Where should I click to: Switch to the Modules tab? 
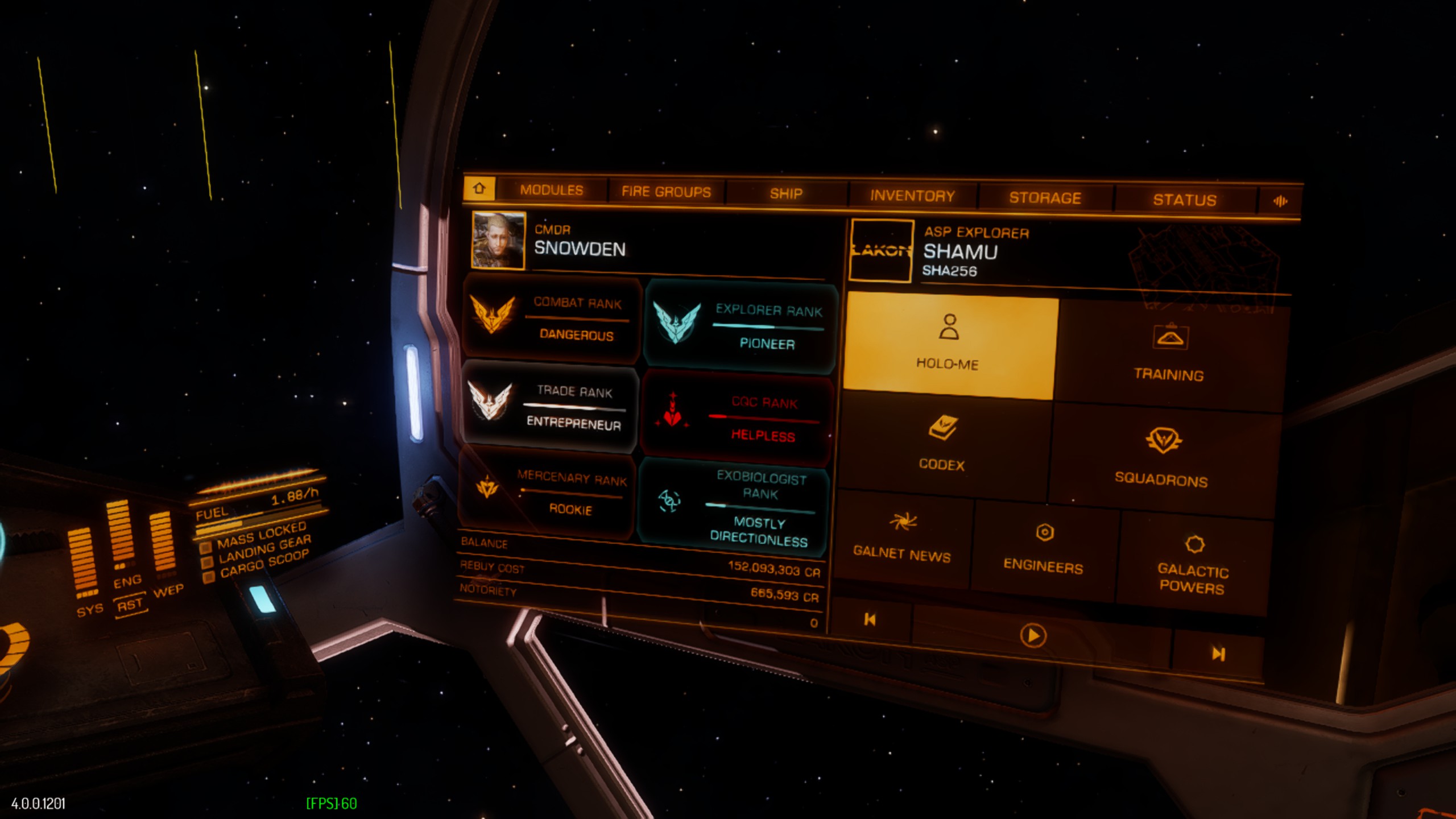tap(551, 190)
